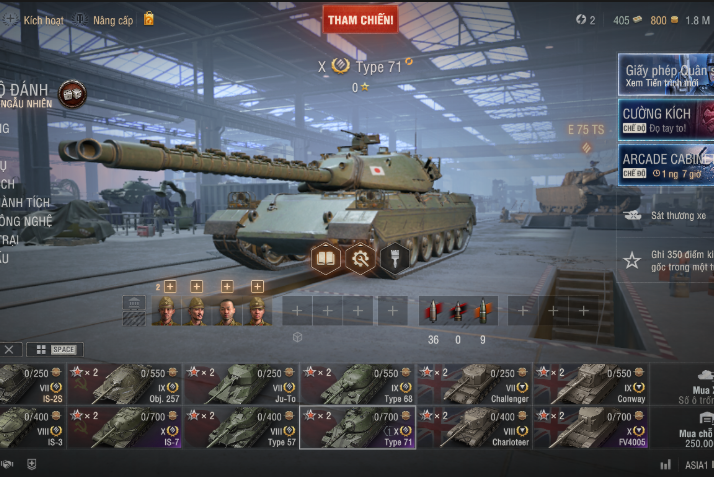
Task: Choose the CƯỜNG KÍCH mode banner
Action: (666, 118)
